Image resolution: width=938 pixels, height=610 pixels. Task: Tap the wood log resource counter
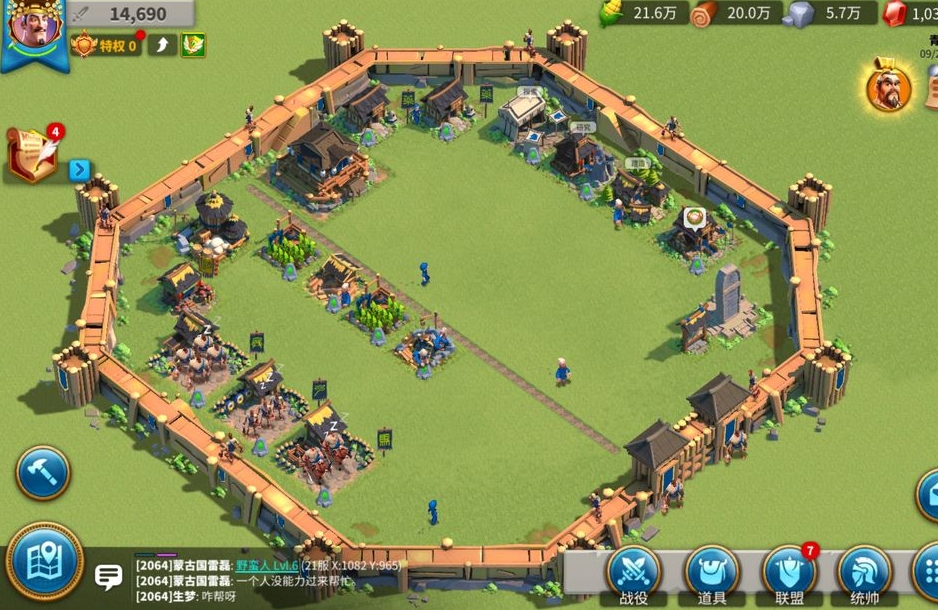735,13
